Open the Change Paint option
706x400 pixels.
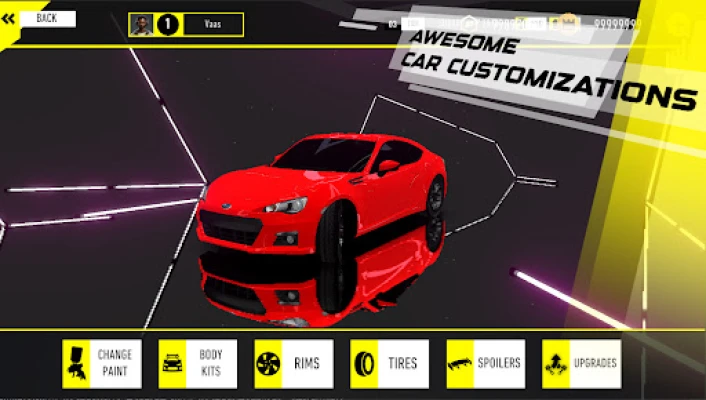coord(102,363)
